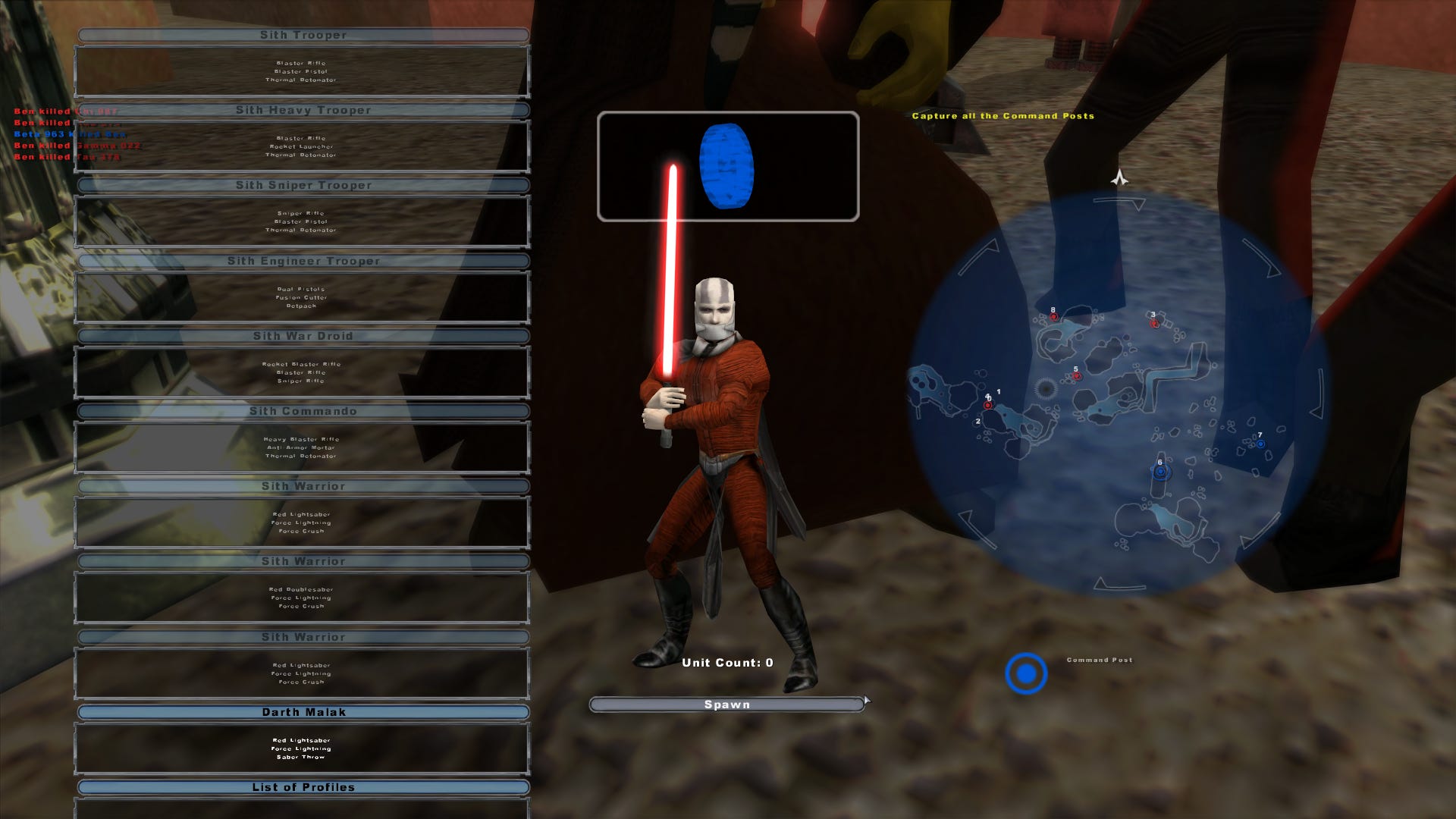The width and height of the screenshot is (1456, 819).
Task: Select the Sith Engineer Trooper class
Action: click(x=303, y=259)
